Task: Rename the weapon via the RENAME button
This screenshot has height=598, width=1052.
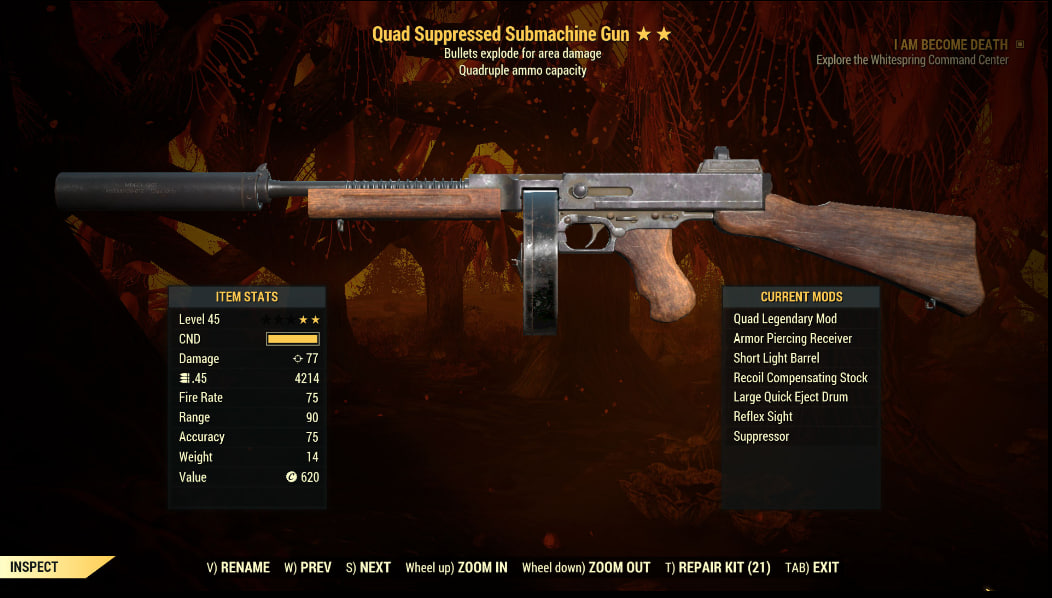Action: [238, 567]
